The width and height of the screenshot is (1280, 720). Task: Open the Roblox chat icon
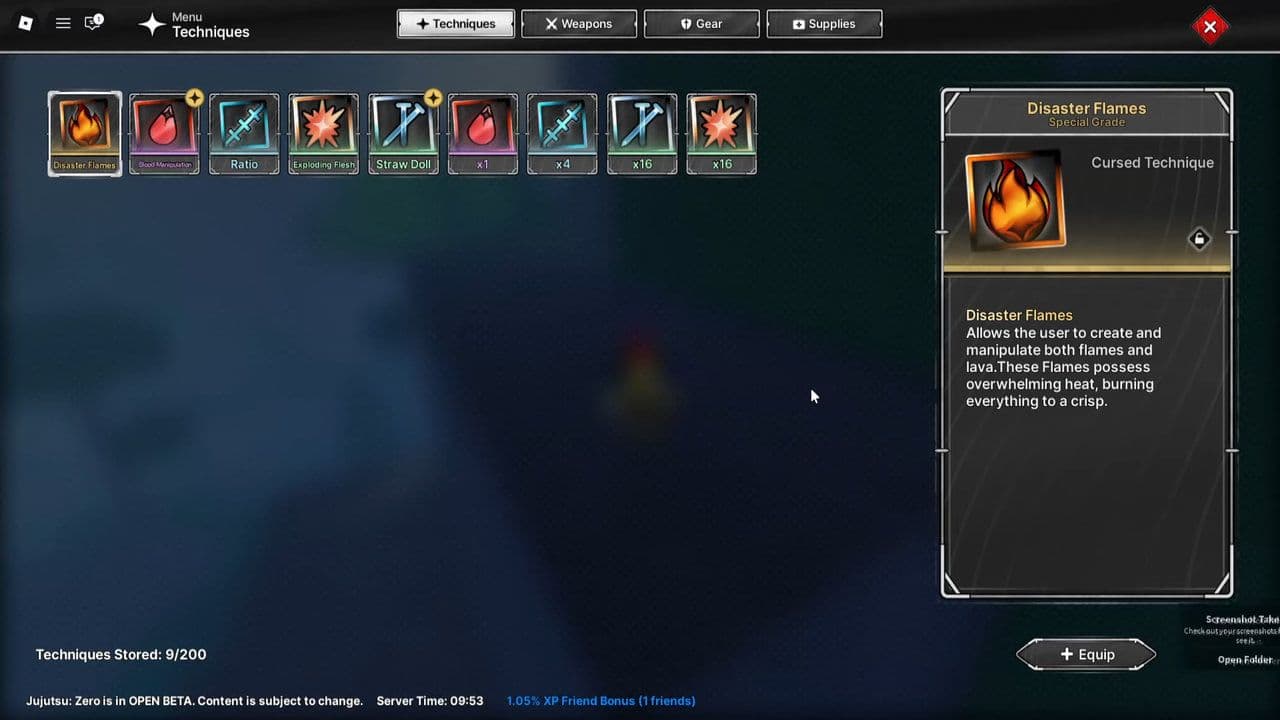tap(93, 23)
